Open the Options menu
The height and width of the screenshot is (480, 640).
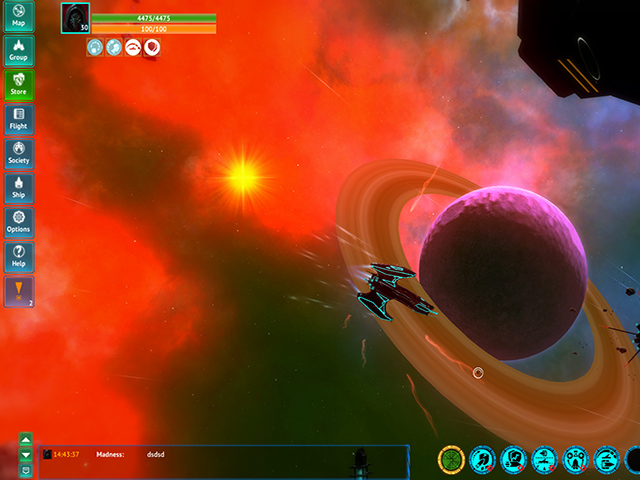coord(18,222)
